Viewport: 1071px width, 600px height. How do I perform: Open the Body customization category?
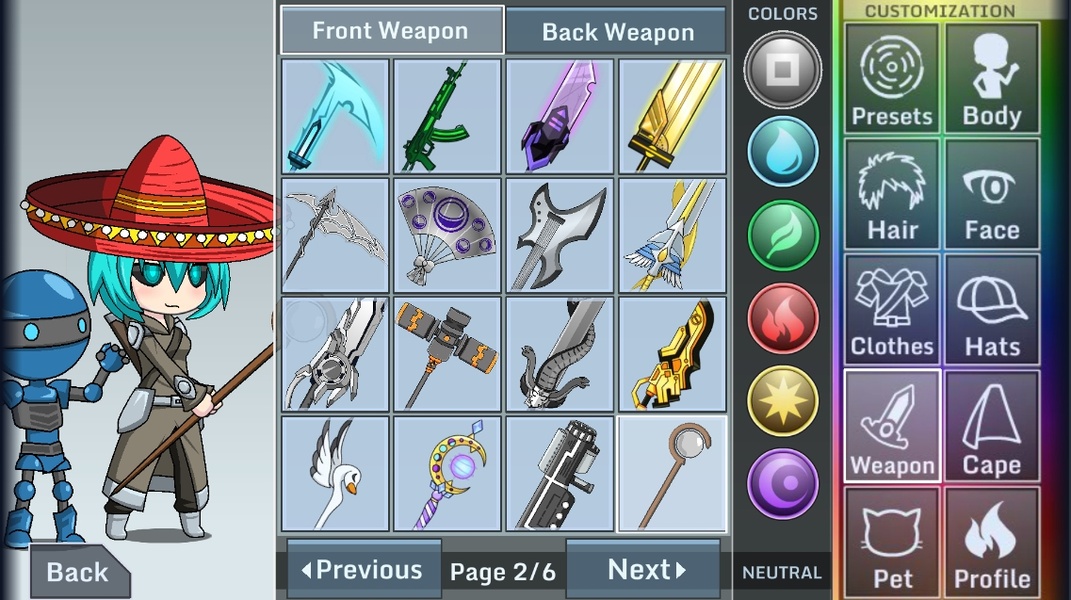pos(991,79)
